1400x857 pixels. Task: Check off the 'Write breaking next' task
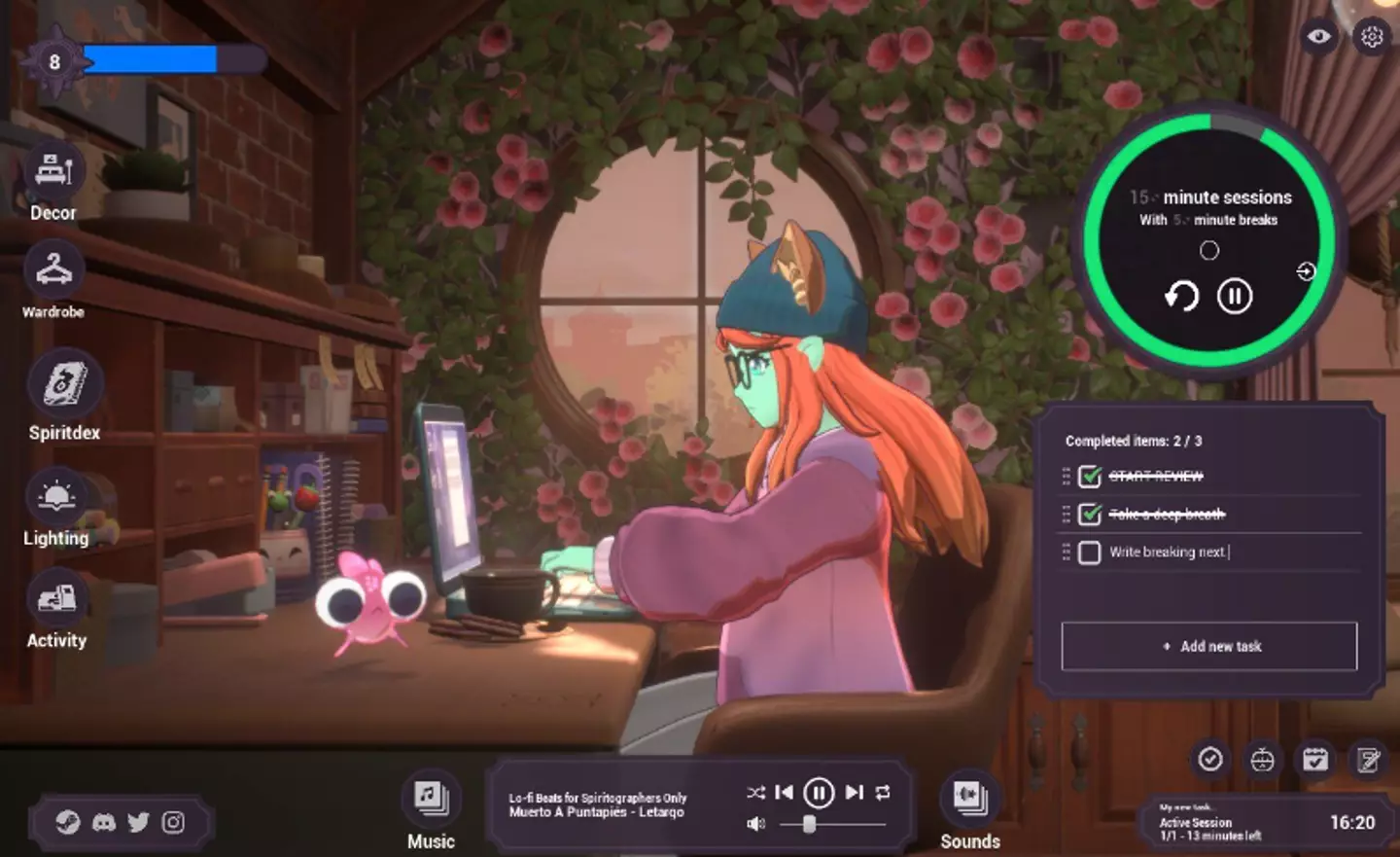(x=1090, y=553)
